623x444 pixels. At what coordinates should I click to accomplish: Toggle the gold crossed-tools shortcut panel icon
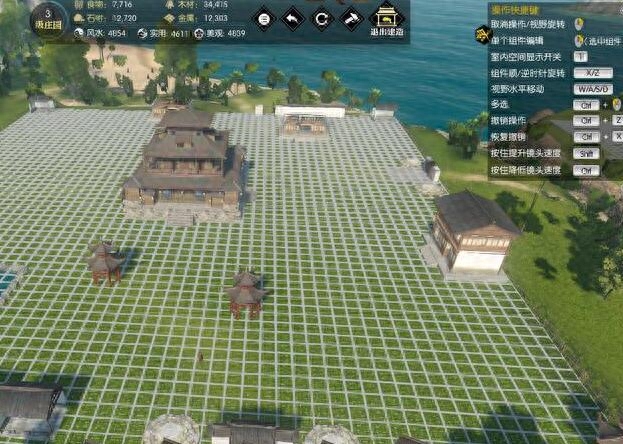[x=481, y=36]
